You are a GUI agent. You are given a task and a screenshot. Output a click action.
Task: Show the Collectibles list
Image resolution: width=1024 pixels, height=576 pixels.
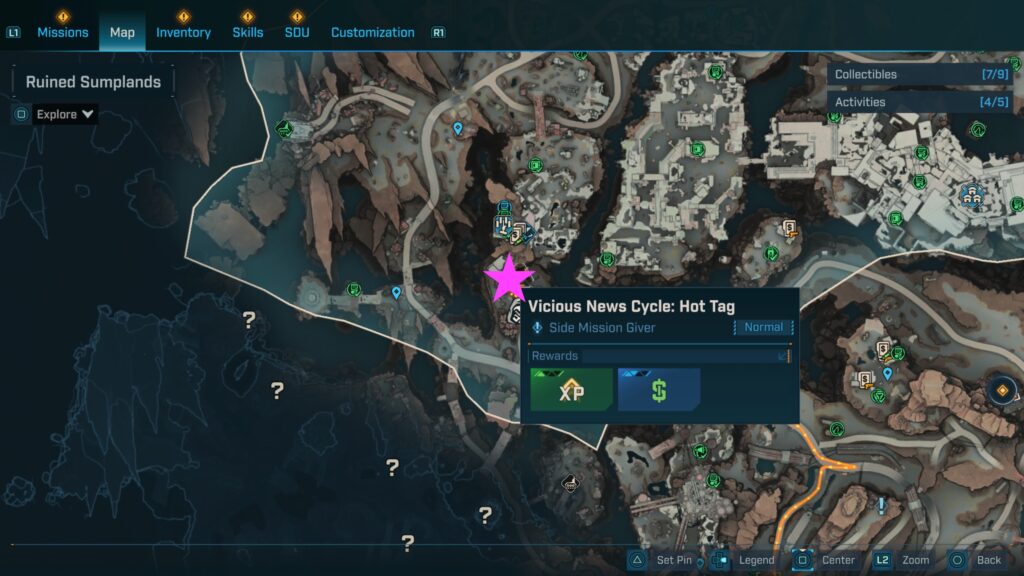pyautogui.click(x=921, y=74)
